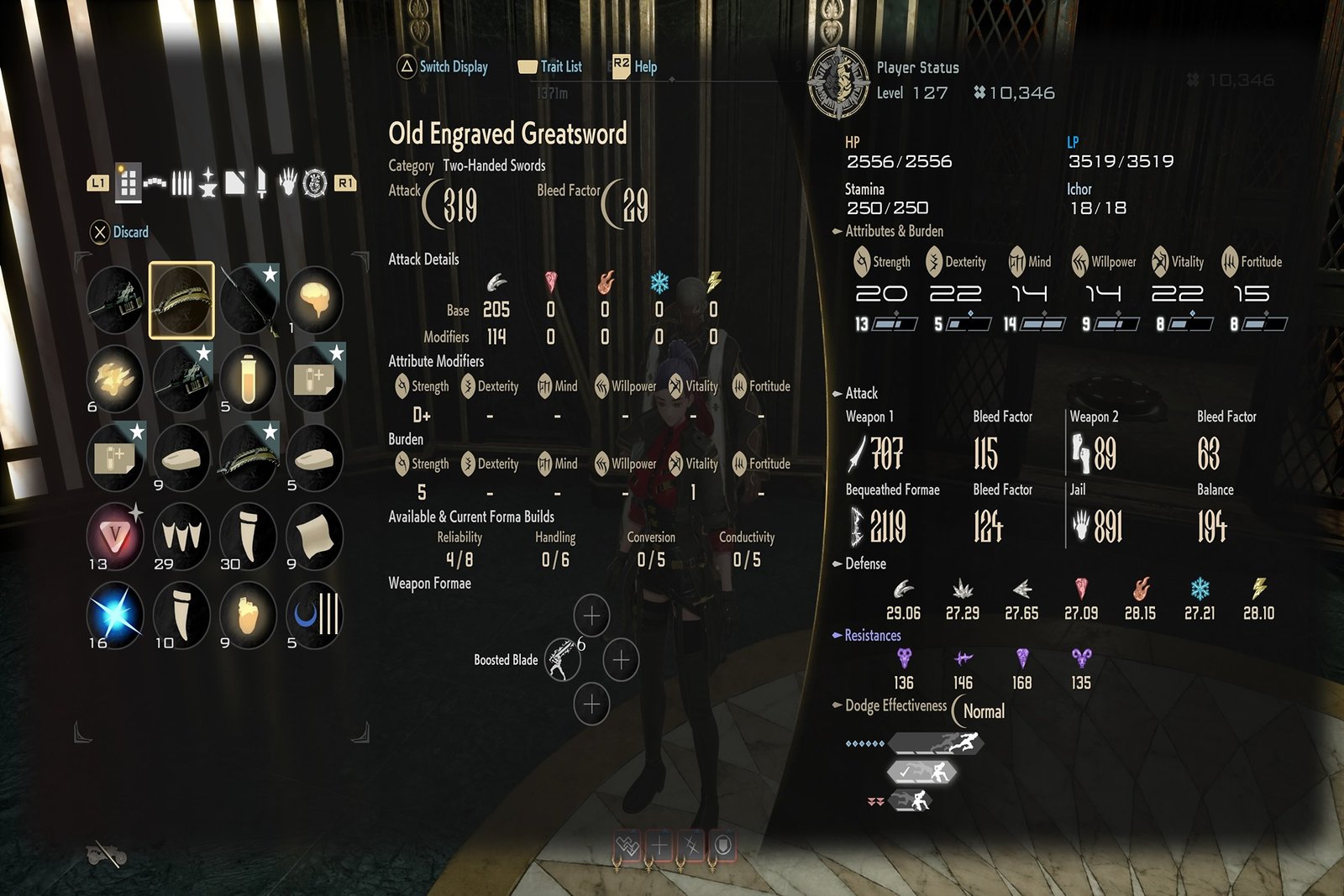Collapse the Attributes & Burden section
This screenshot has width=1344, height=896.
point(837,231)
